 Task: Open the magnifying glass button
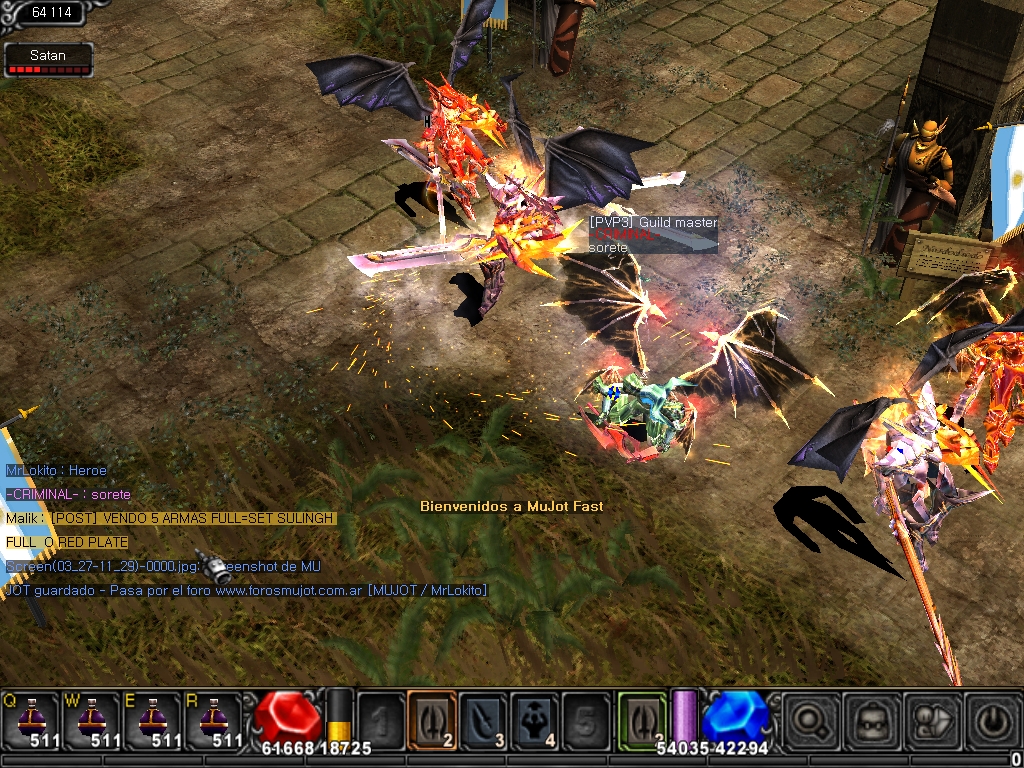coord(809,719)
